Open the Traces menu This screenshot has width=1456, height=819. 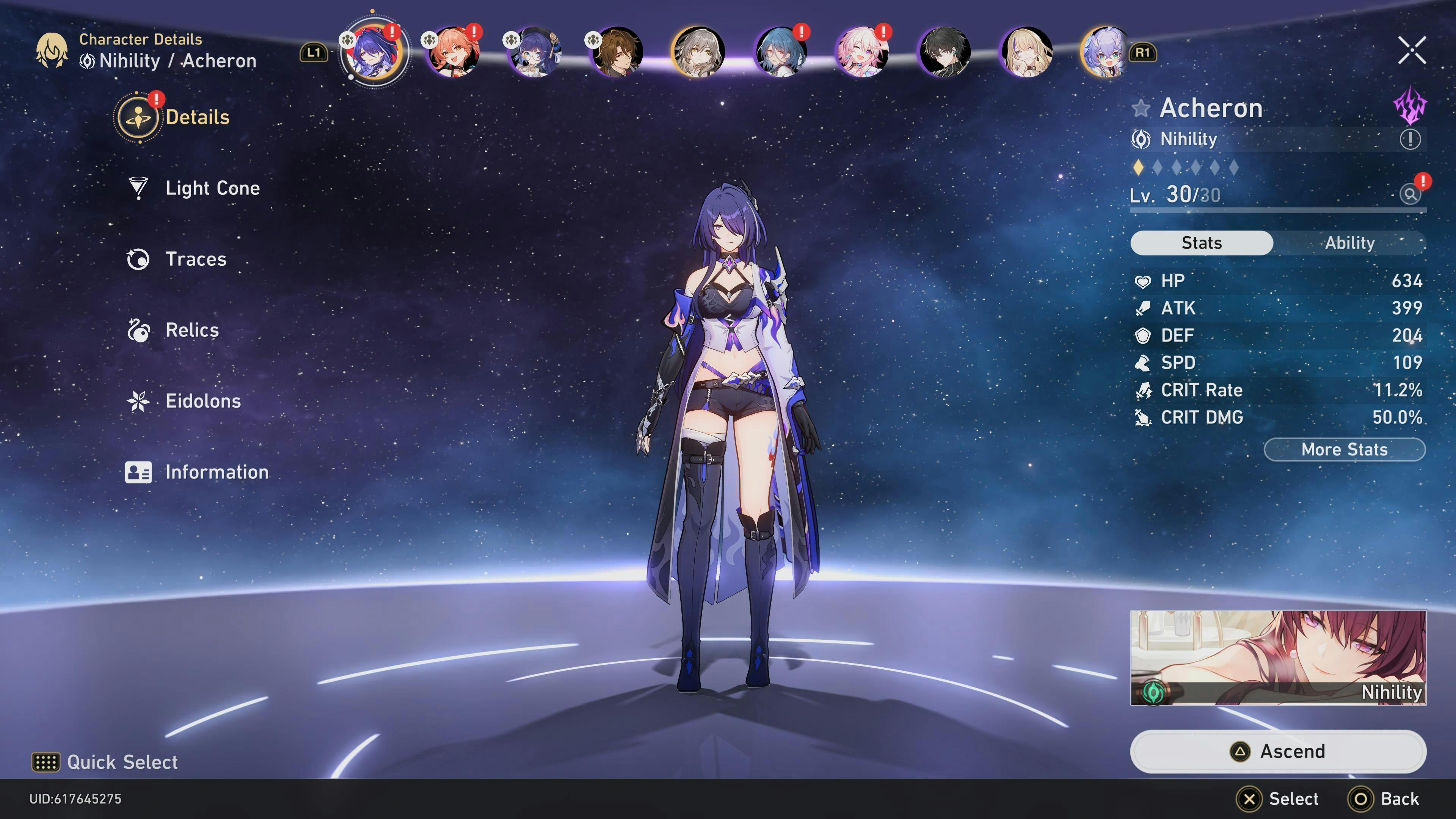(195, 259)
